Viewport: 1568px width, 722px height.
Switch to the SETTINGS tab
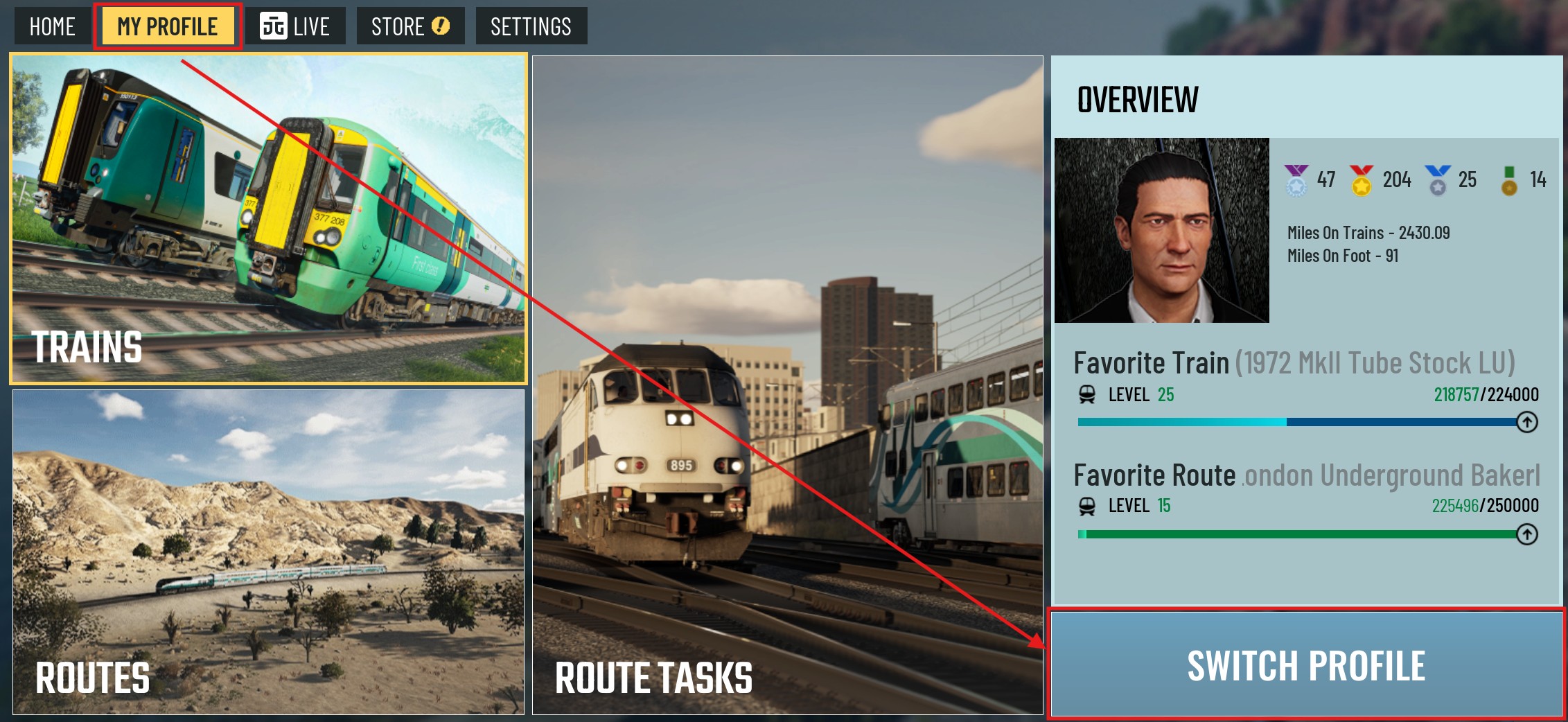click(x=531, y=26)
